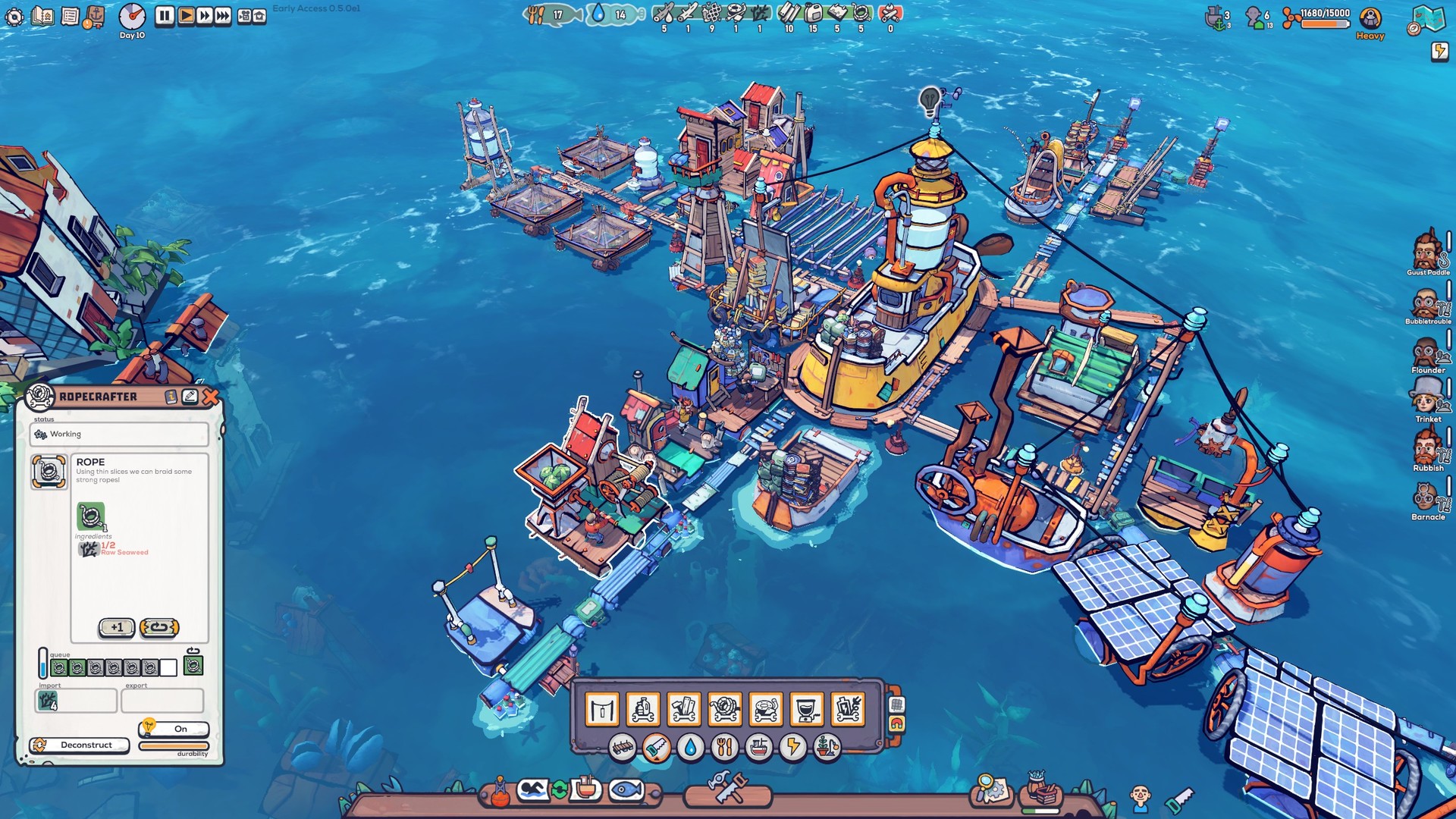The width and height of the screenshot is (1456, 819).
Task: Switch the Ropecrafter to Off
Action: pos(179,728)
